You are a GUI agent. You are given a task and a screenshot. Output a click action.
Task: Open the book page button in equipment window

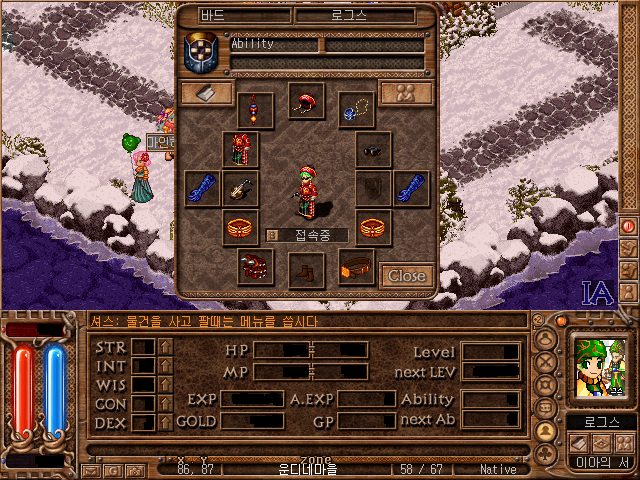point(207,93)
